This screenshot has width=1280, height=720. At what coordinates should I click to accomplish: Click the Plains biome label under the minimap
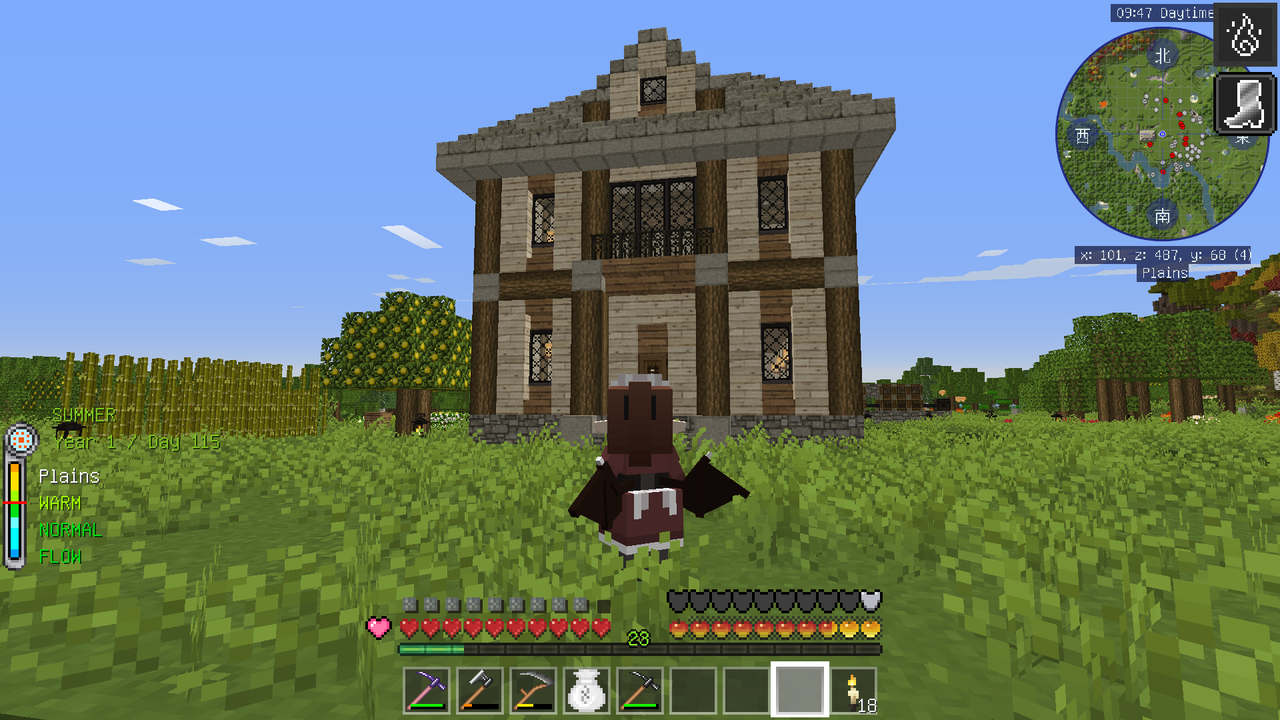click(x=1164, y=271)
